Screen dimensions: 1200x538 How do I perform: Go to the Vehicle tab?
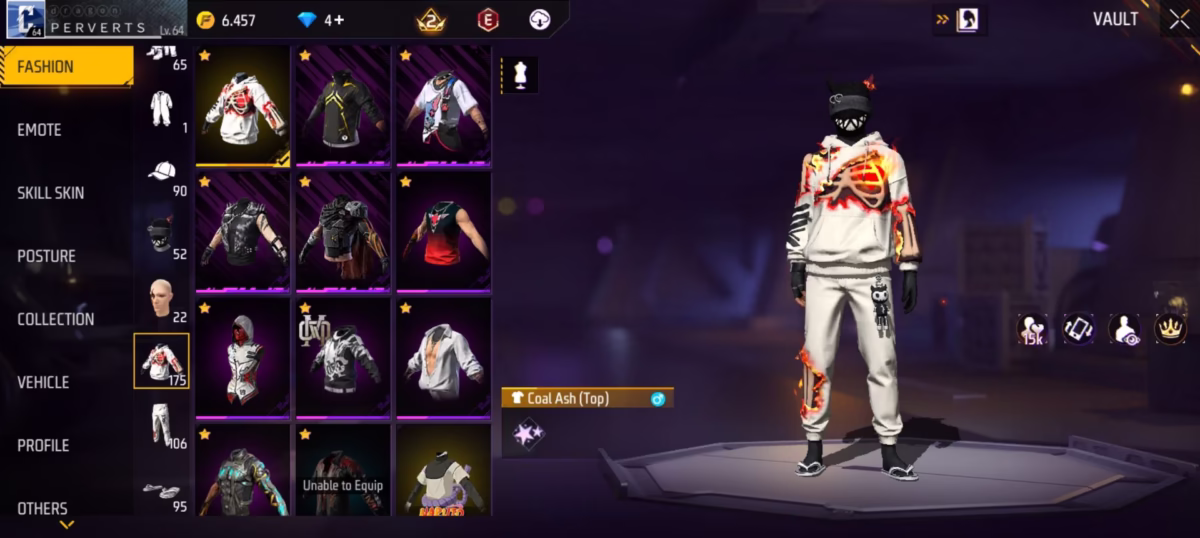(43, 382)
